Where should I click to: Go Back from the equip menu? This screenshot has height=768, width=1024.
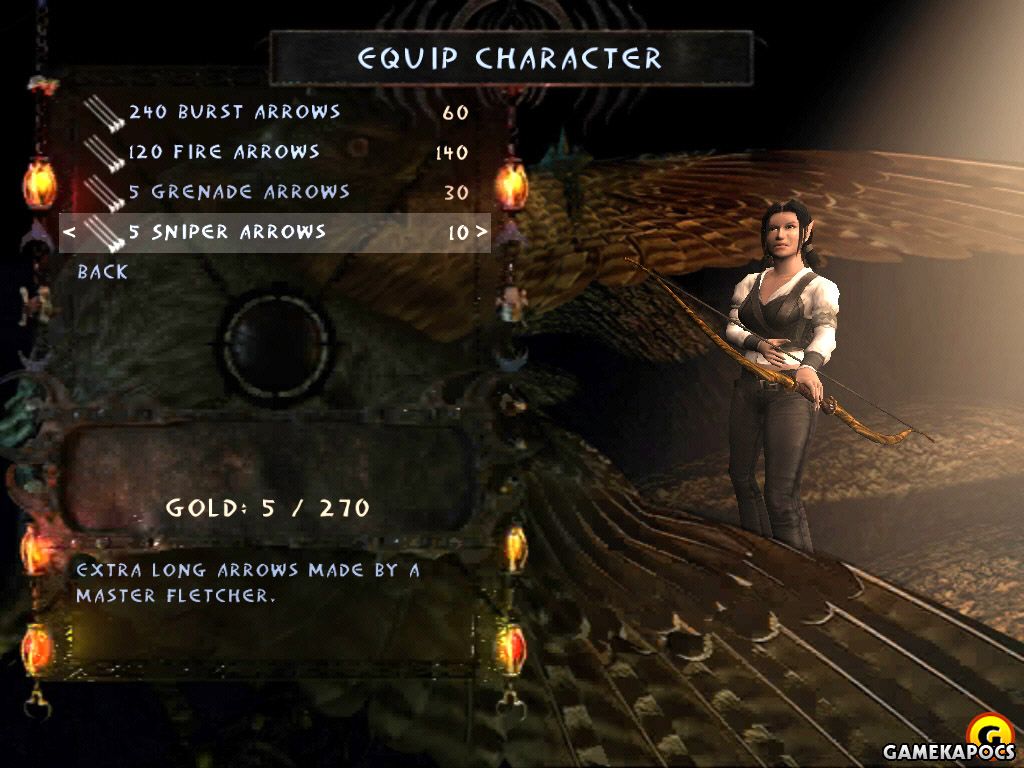coord(103,271)
